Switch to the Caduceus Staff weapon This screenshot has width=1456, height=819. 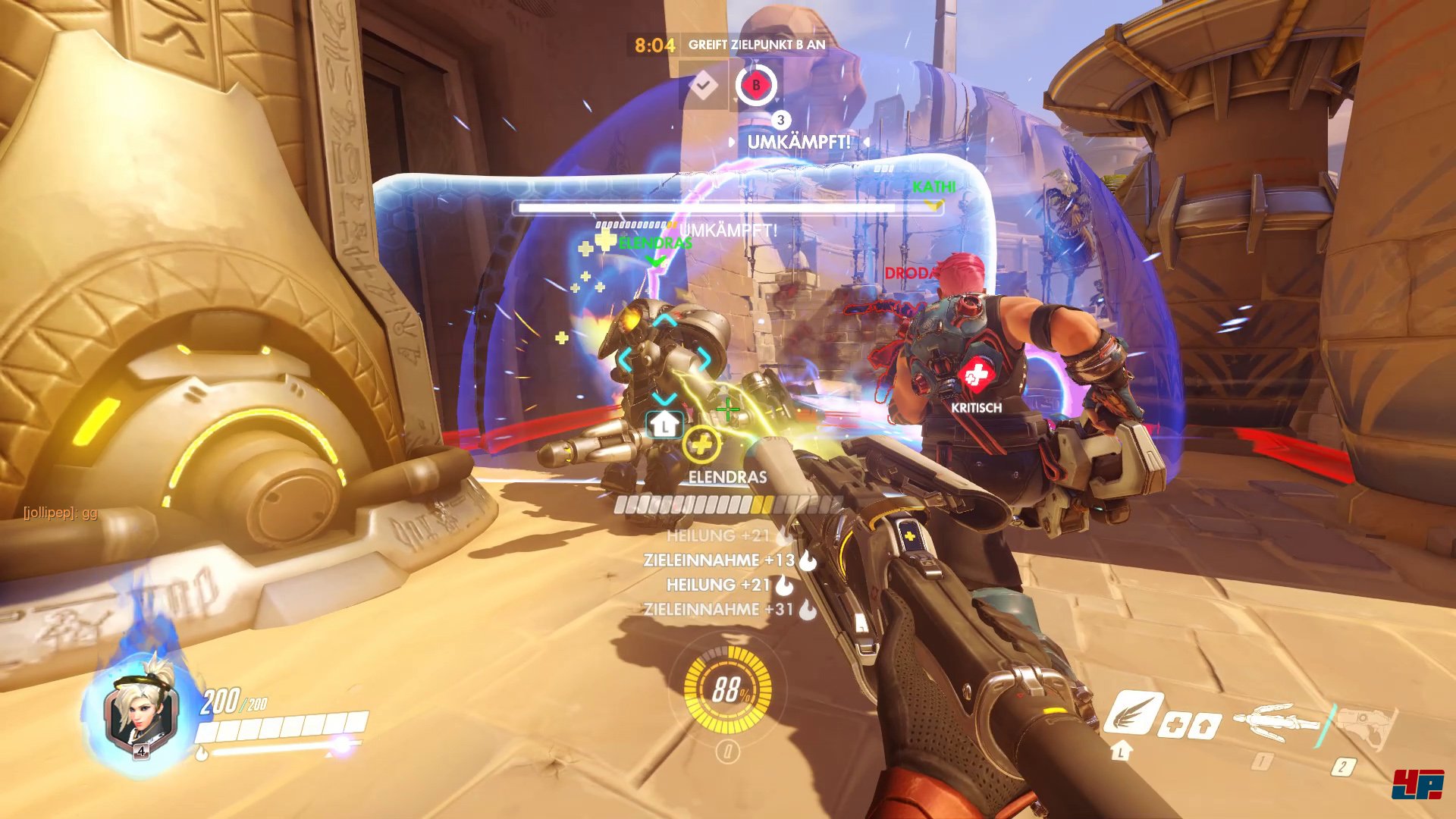pos(1278,720)
